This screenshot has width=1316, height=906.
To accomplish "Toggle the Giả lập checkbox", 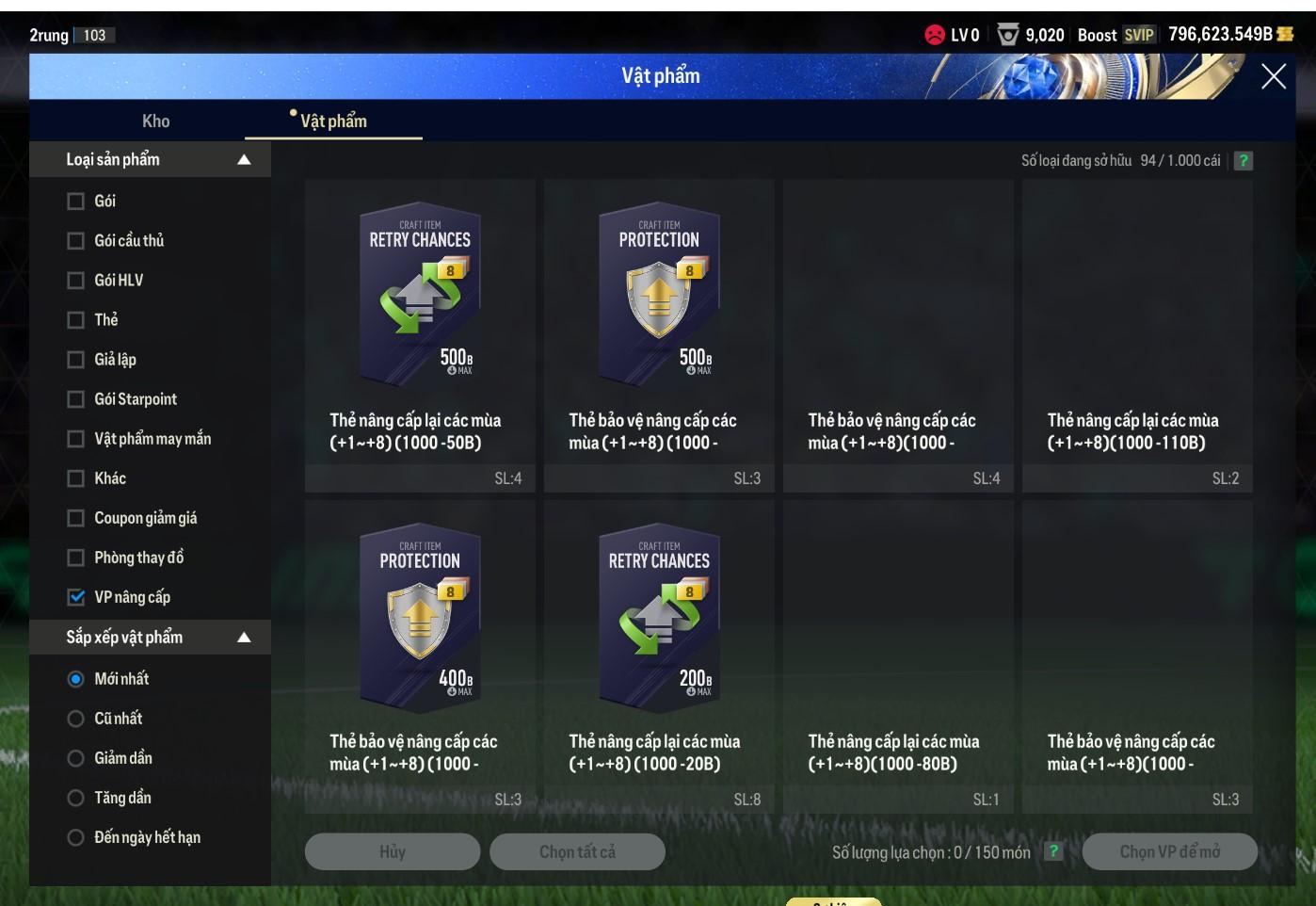I will (76, 360).
